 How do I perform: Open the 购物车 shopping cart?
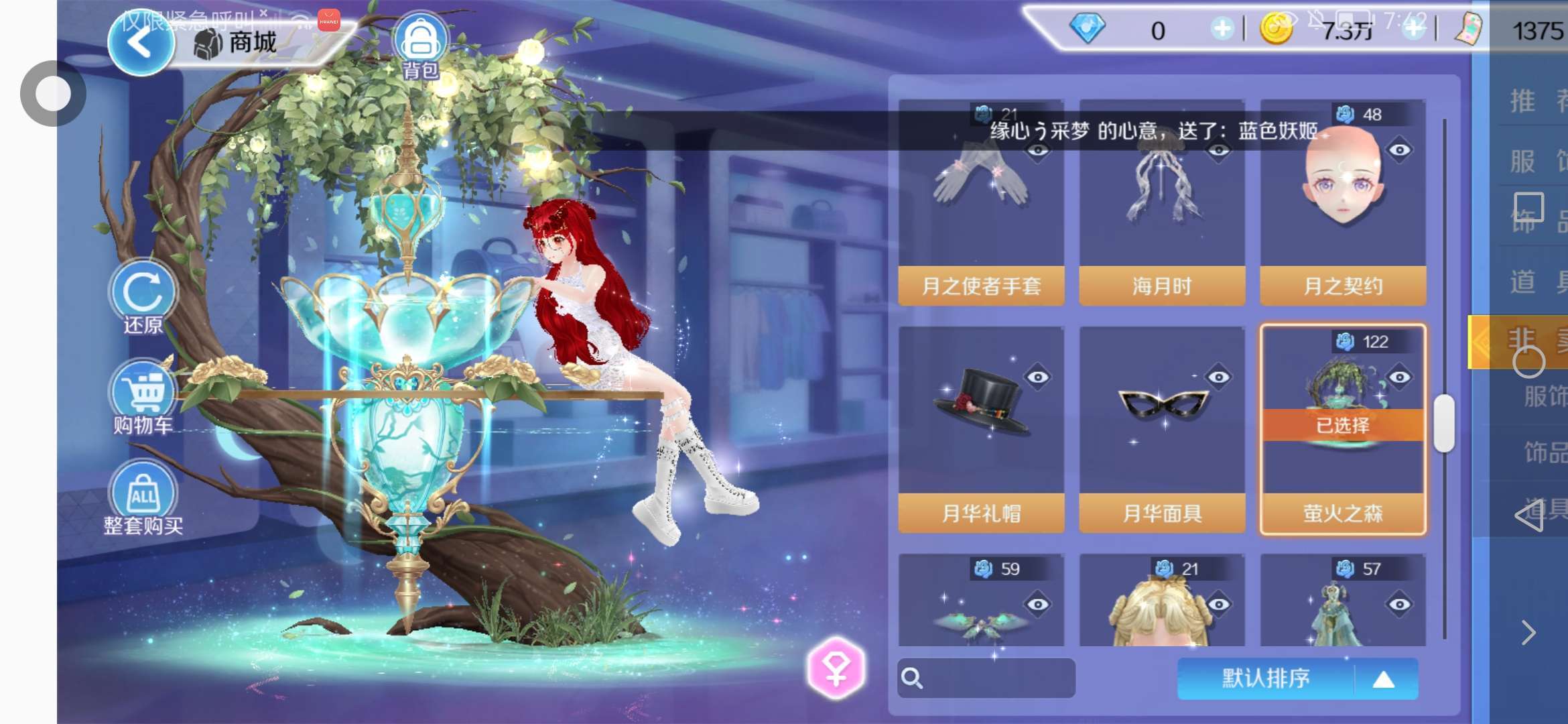pyautogui.click(x=143, y=397)
